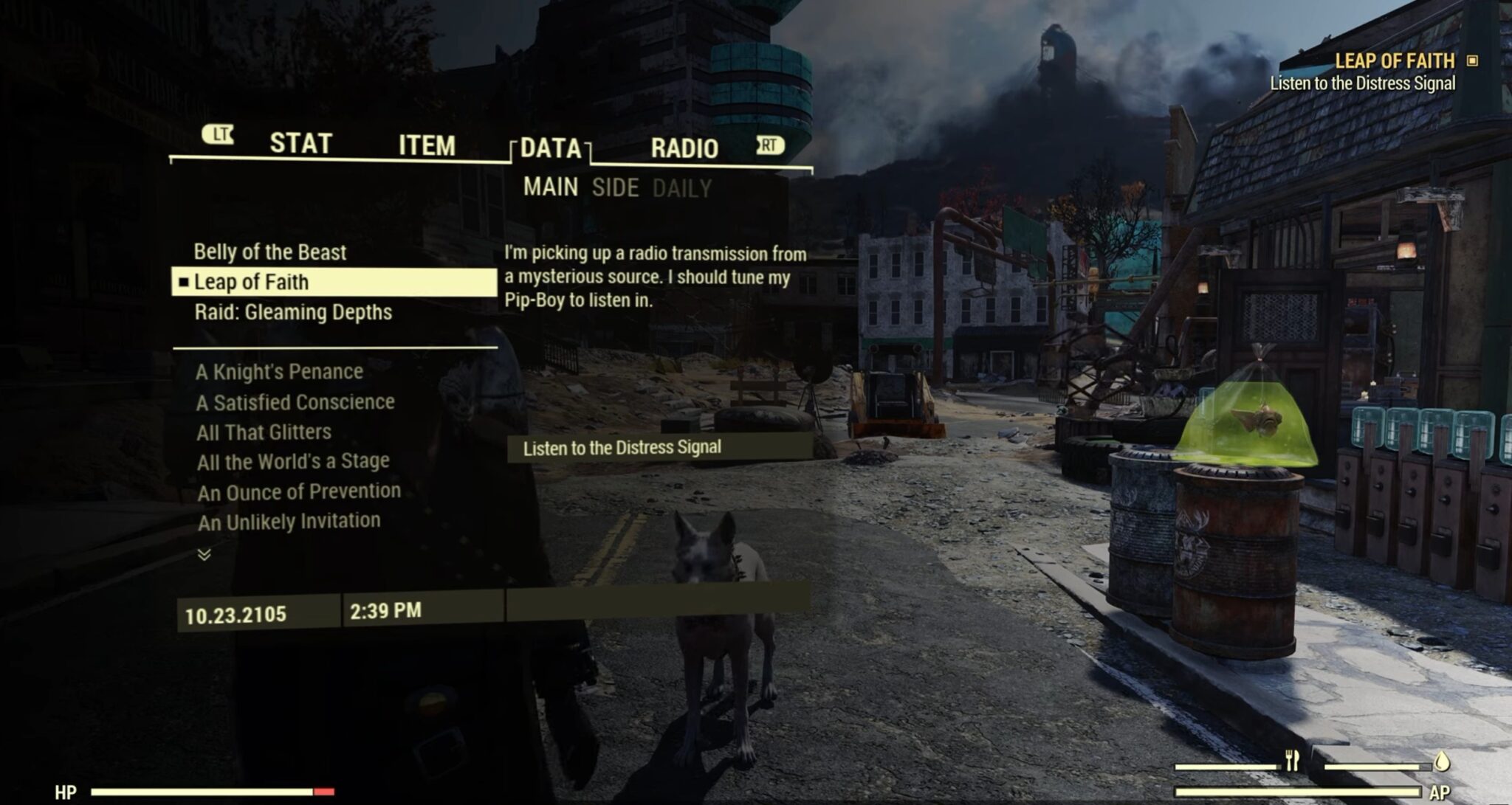
Task: Click the Listen to the Distress Signal objective
Action: pyautogui.click(x=622, y=446)
